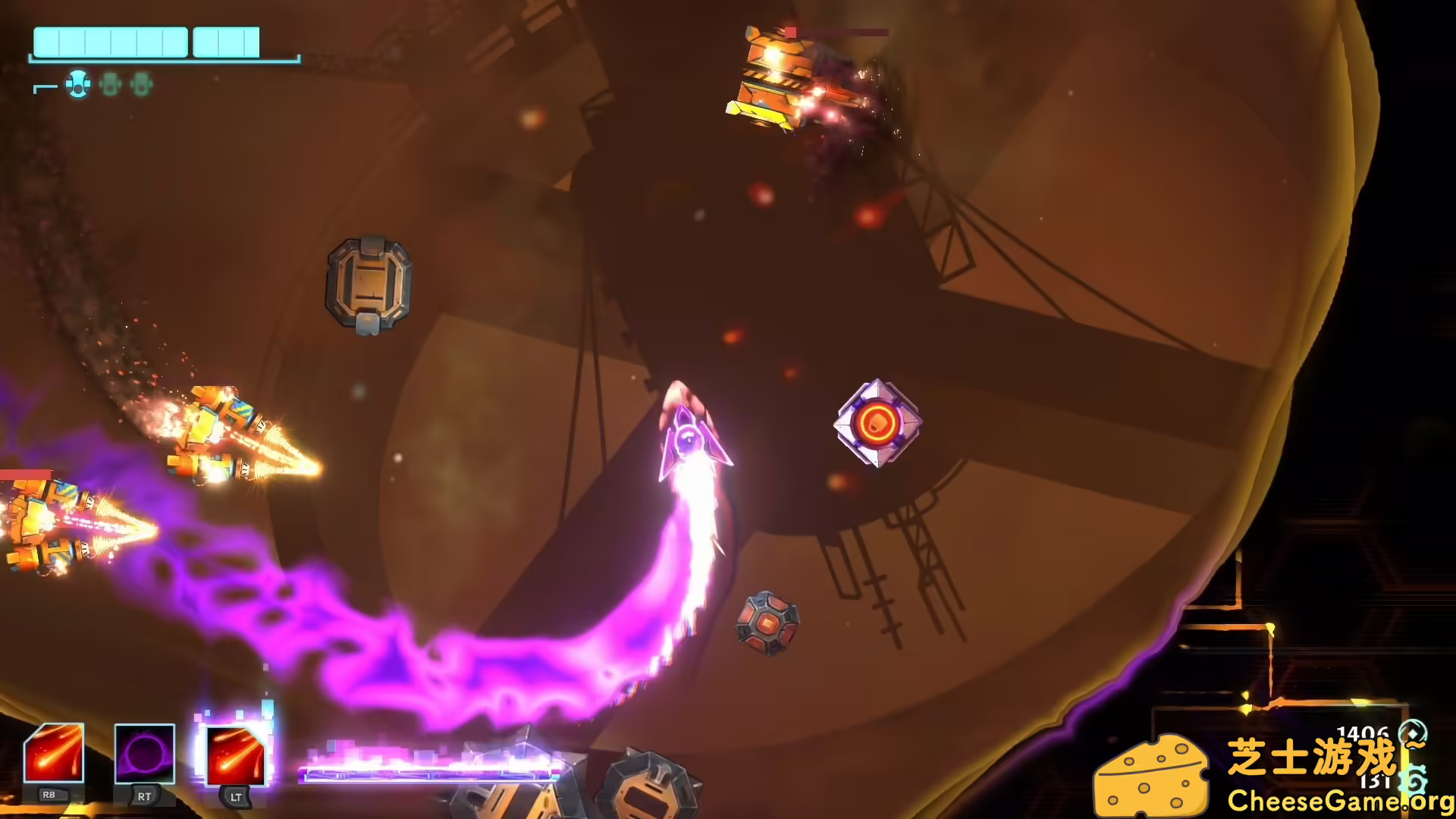
Task: Click the glowing red core pickup cube
Action: point(880,424)
